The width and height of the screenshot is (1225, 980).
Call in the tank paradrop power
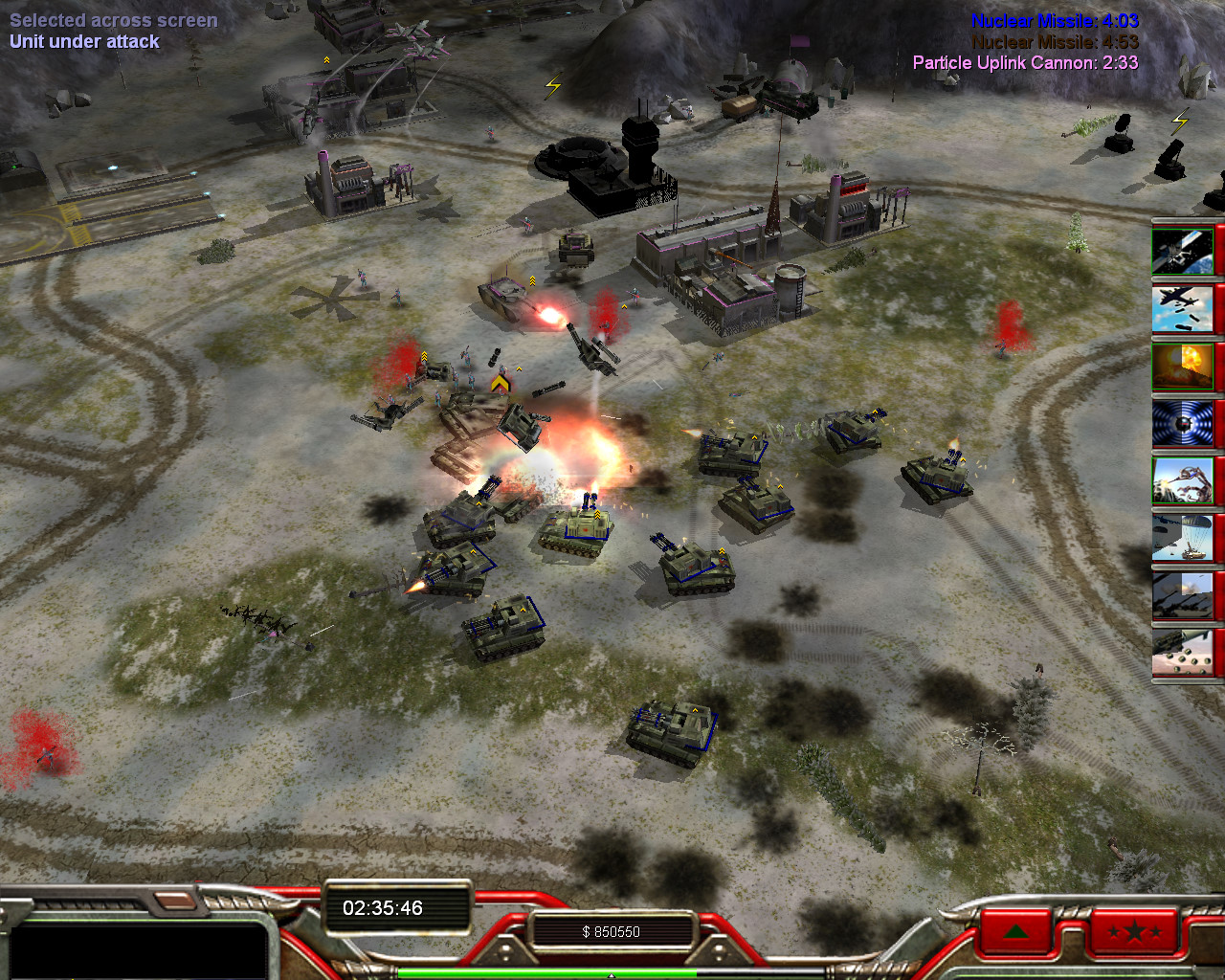click(x=1183, y=539)
